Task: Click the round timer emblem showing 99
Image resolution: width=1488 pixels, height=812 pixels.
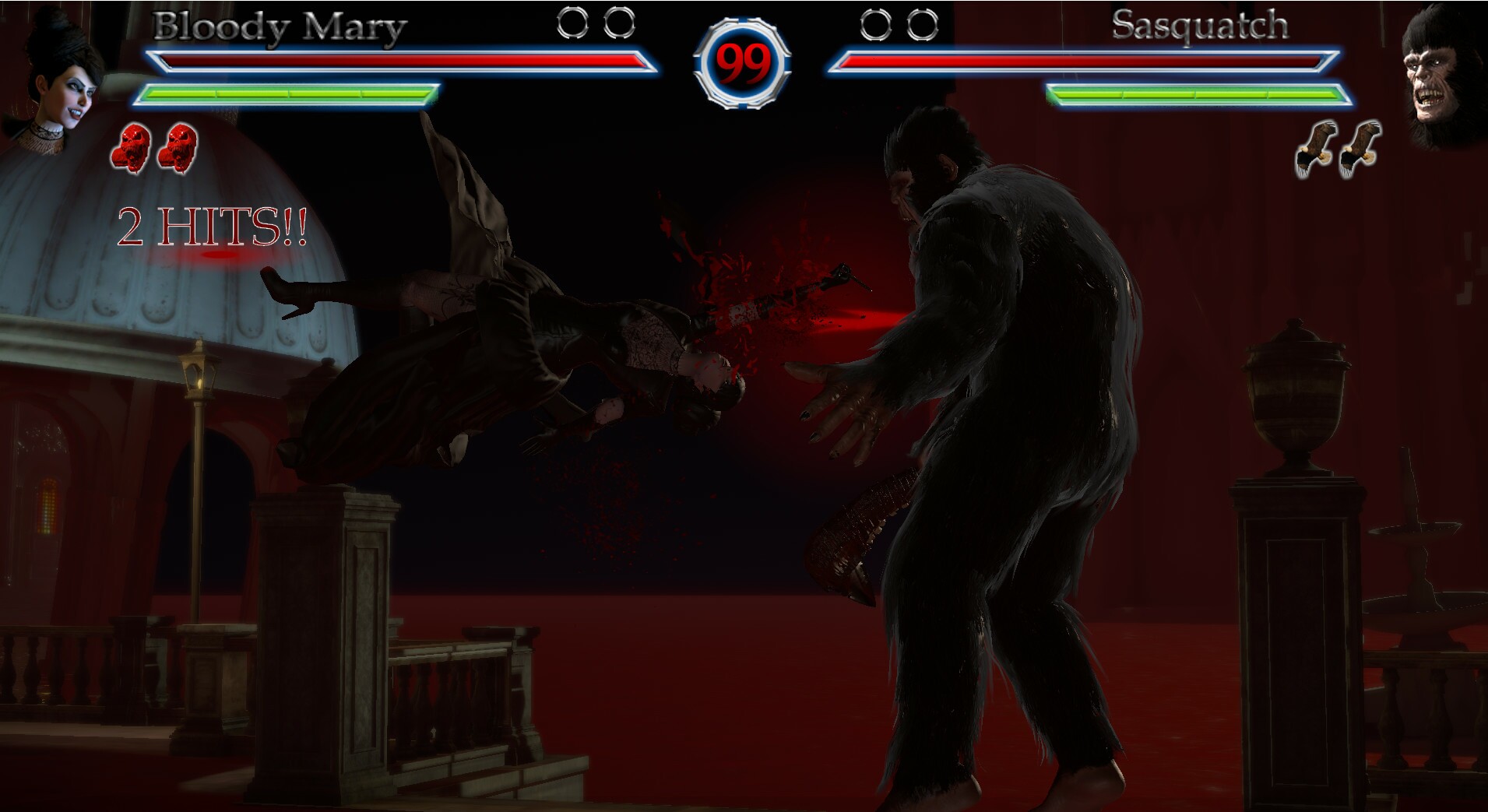Action: (744, 62)
